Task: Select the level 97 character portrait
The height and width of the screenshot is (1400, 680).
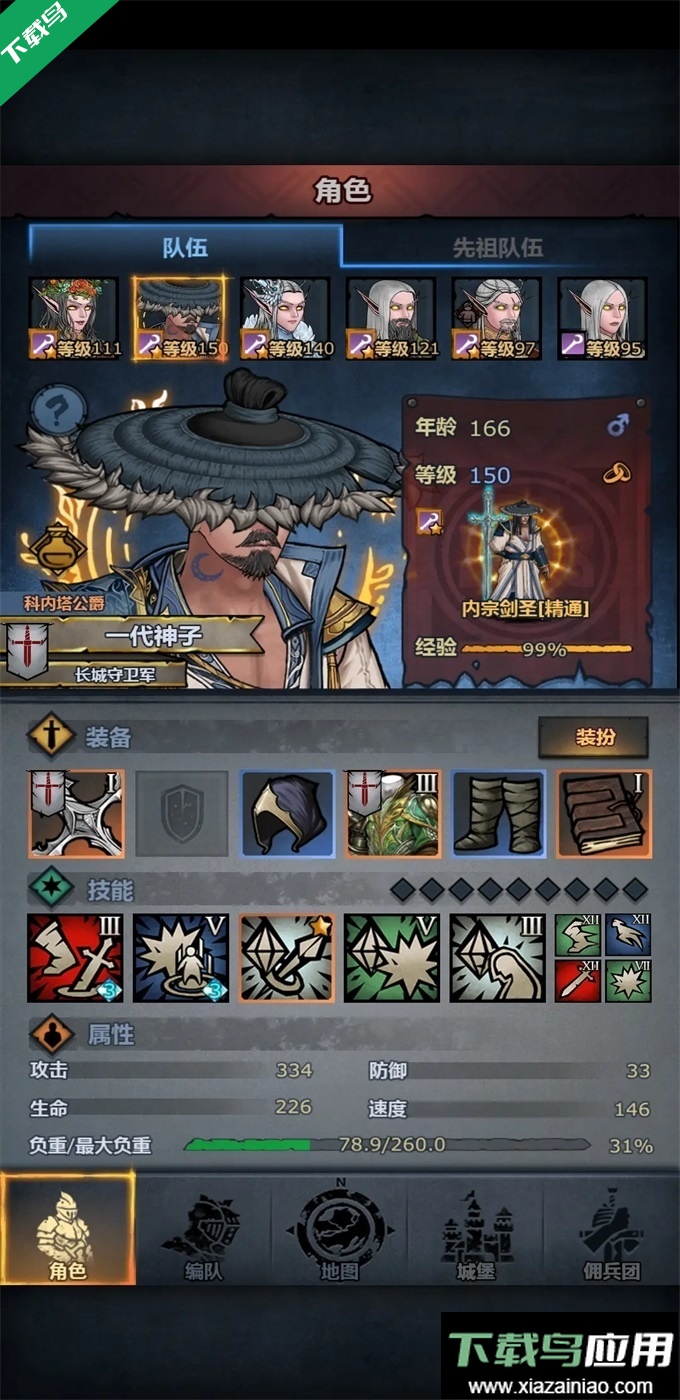Action: pos(497,318)
